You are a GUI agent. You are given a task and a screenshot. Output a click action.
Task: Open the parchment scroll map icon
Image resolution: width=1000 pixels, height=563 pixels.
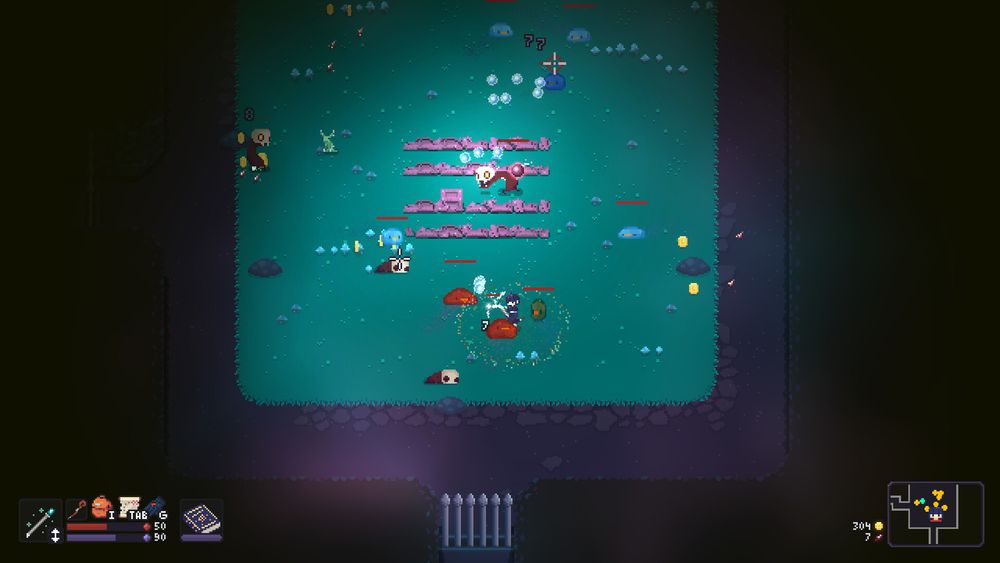(x=129, y=506)
